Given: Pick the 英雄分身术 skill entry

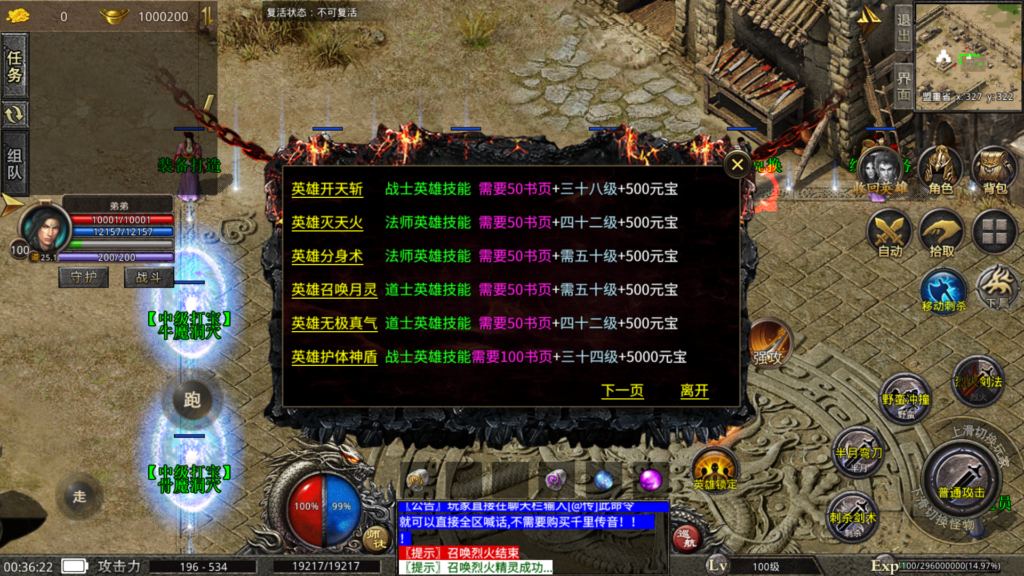Looking at the screenshot, I should pyautogui.click(x=327, y=256).
